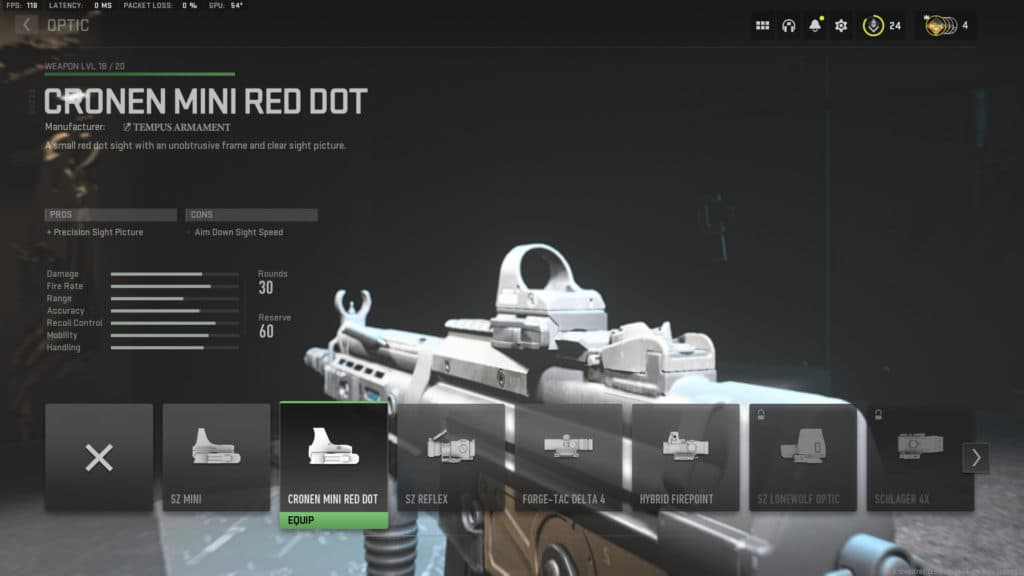
Task: Select the SZ Mini optic
Action: click(216, 458)
